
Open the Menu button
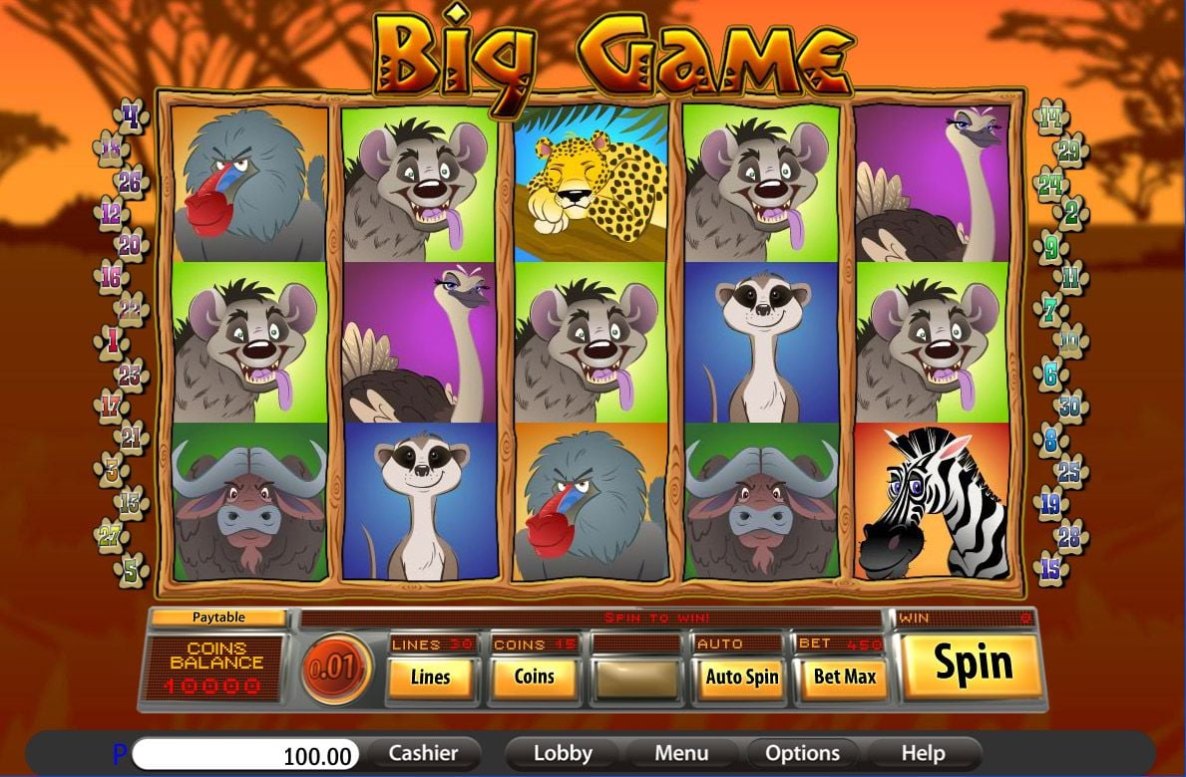coord(681,753)
